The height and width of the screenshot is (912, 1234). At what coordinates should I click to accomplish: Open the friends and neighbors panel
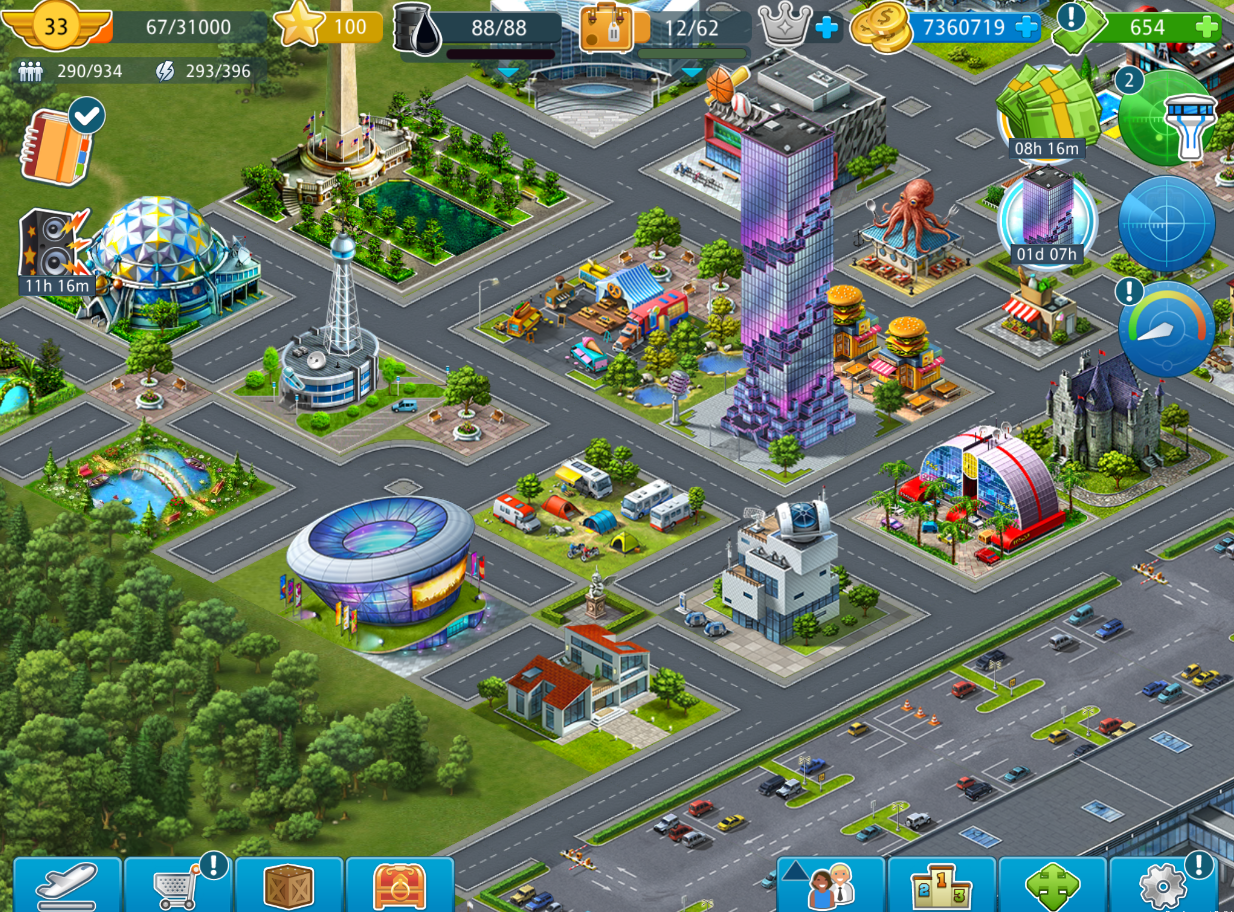tap(830, 885)
